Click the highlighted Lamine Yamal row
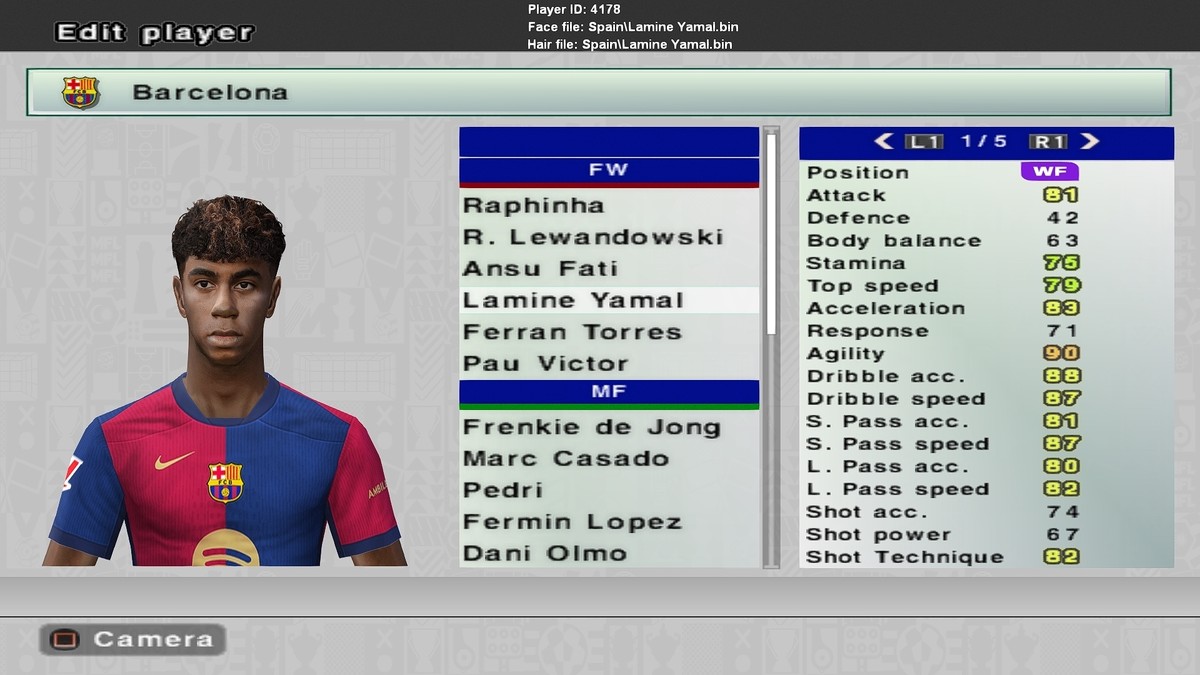 click(573, 301)
